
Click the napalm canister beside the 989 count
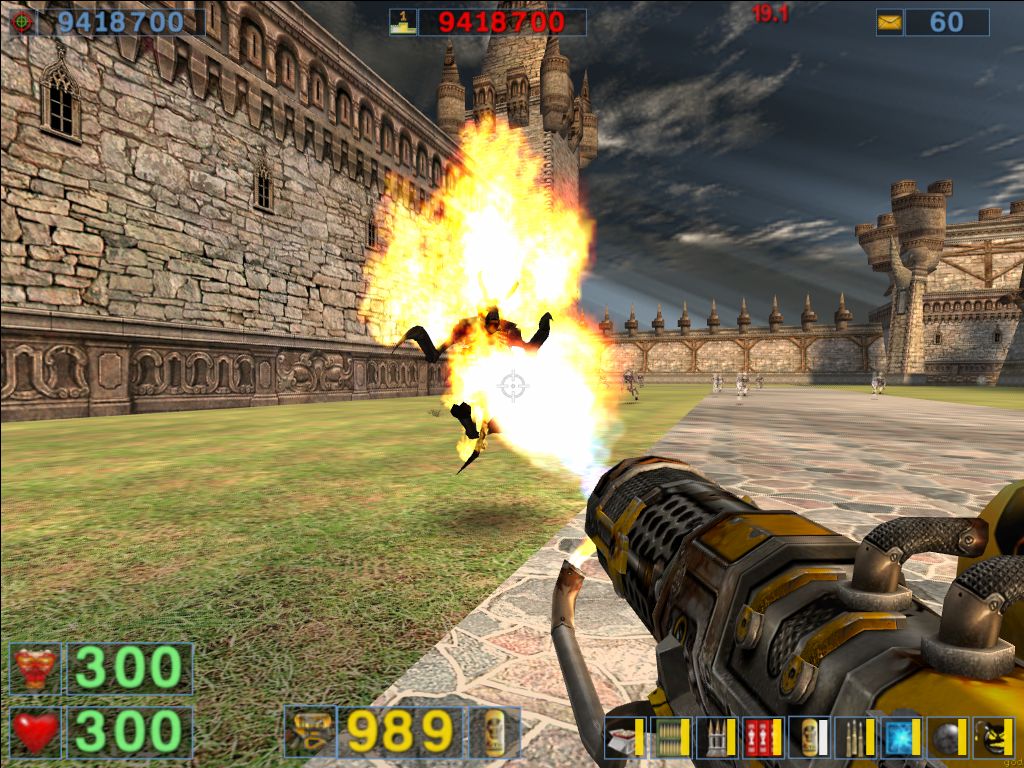tap(494, 732)
